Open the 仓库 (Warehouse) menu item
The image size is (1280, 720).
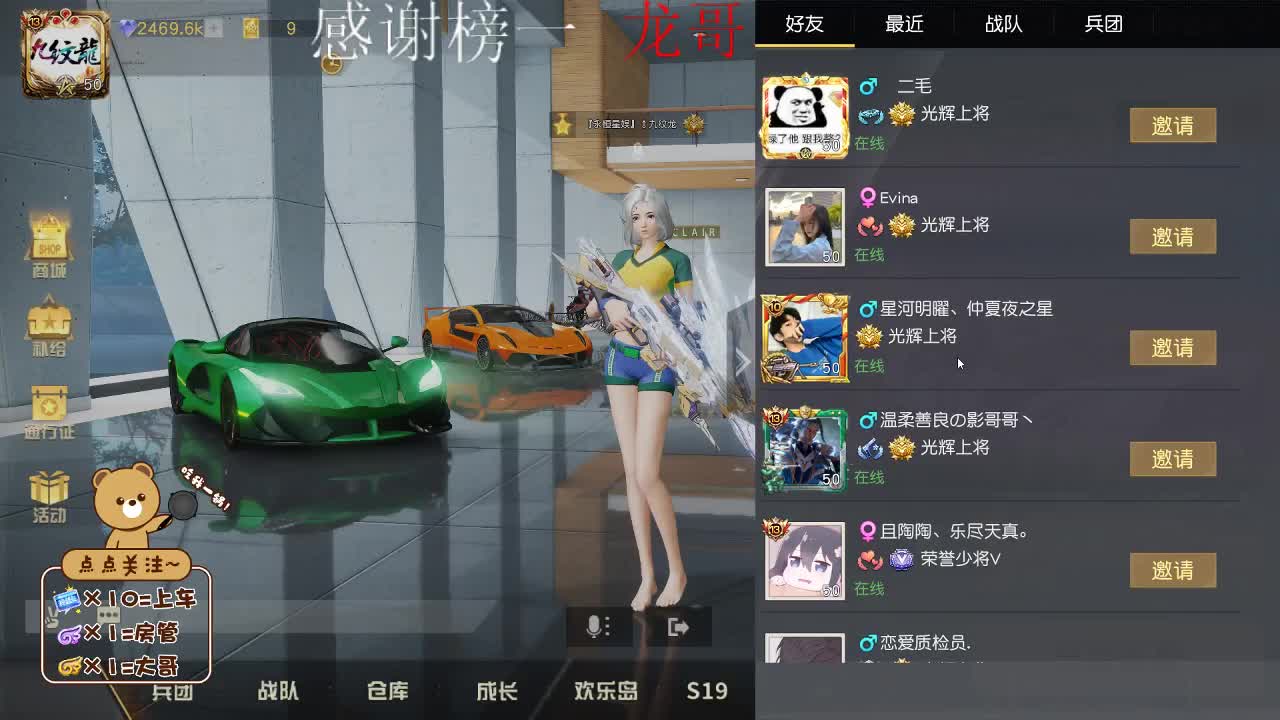(387, 691)
